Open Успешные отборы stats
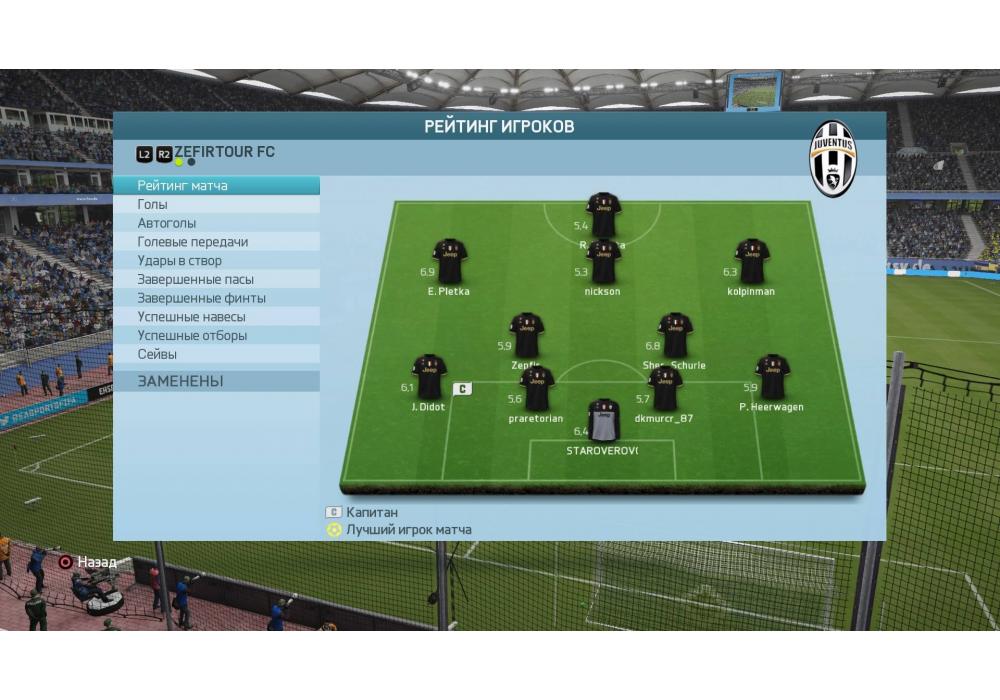The width and height of the screenshot is (1000, 700). [x=216, y=336]
